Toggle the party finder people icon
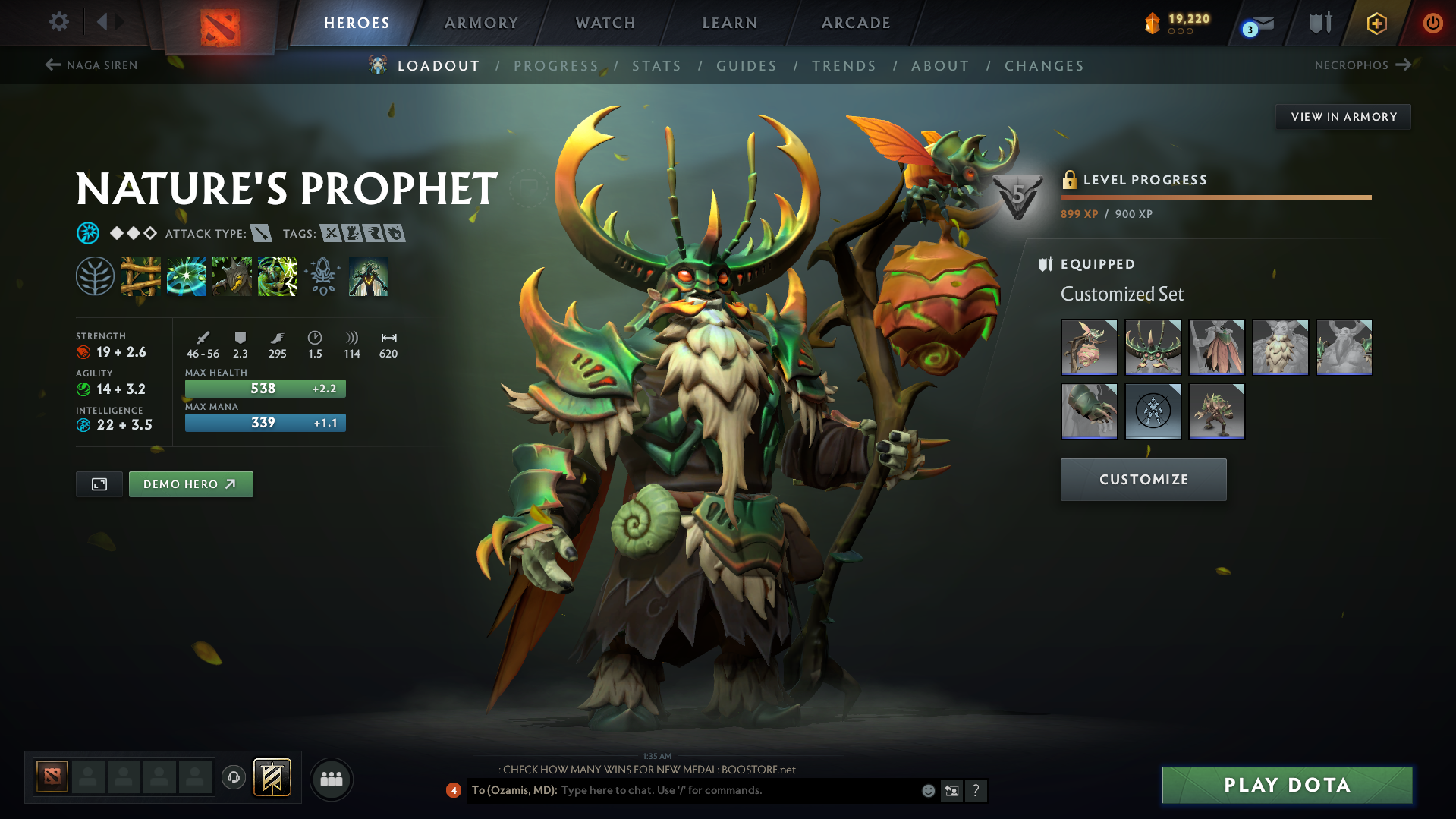 331,779
